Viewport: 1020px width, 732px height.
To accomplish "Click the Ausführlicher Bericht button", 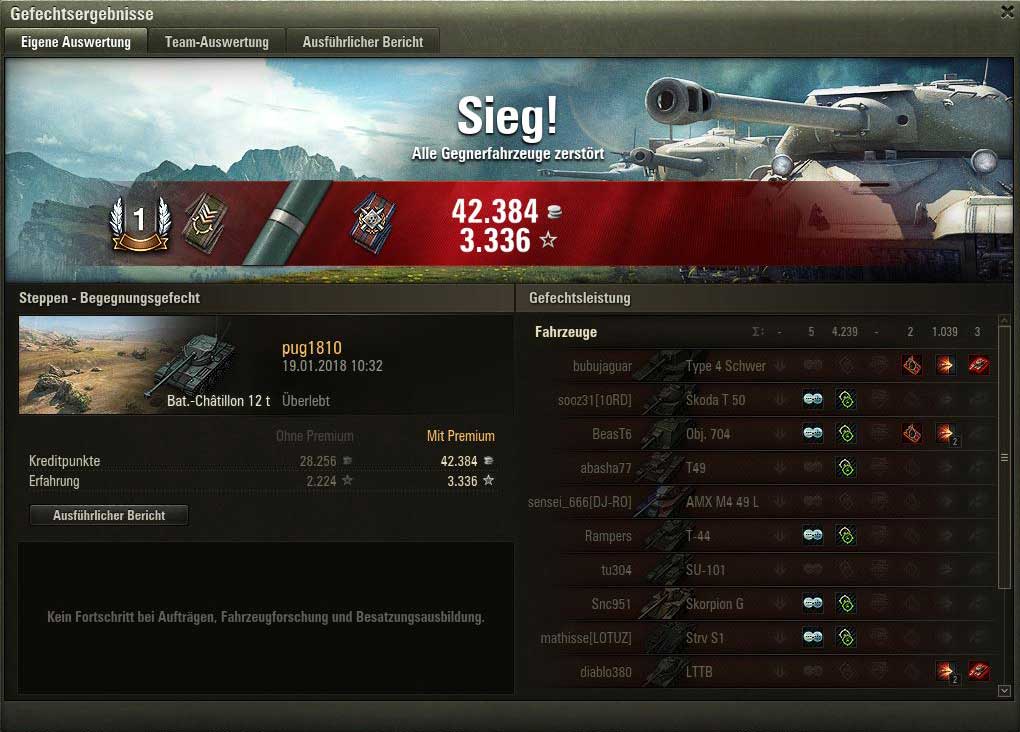I will pyautogui.click(x=109, y=515).
